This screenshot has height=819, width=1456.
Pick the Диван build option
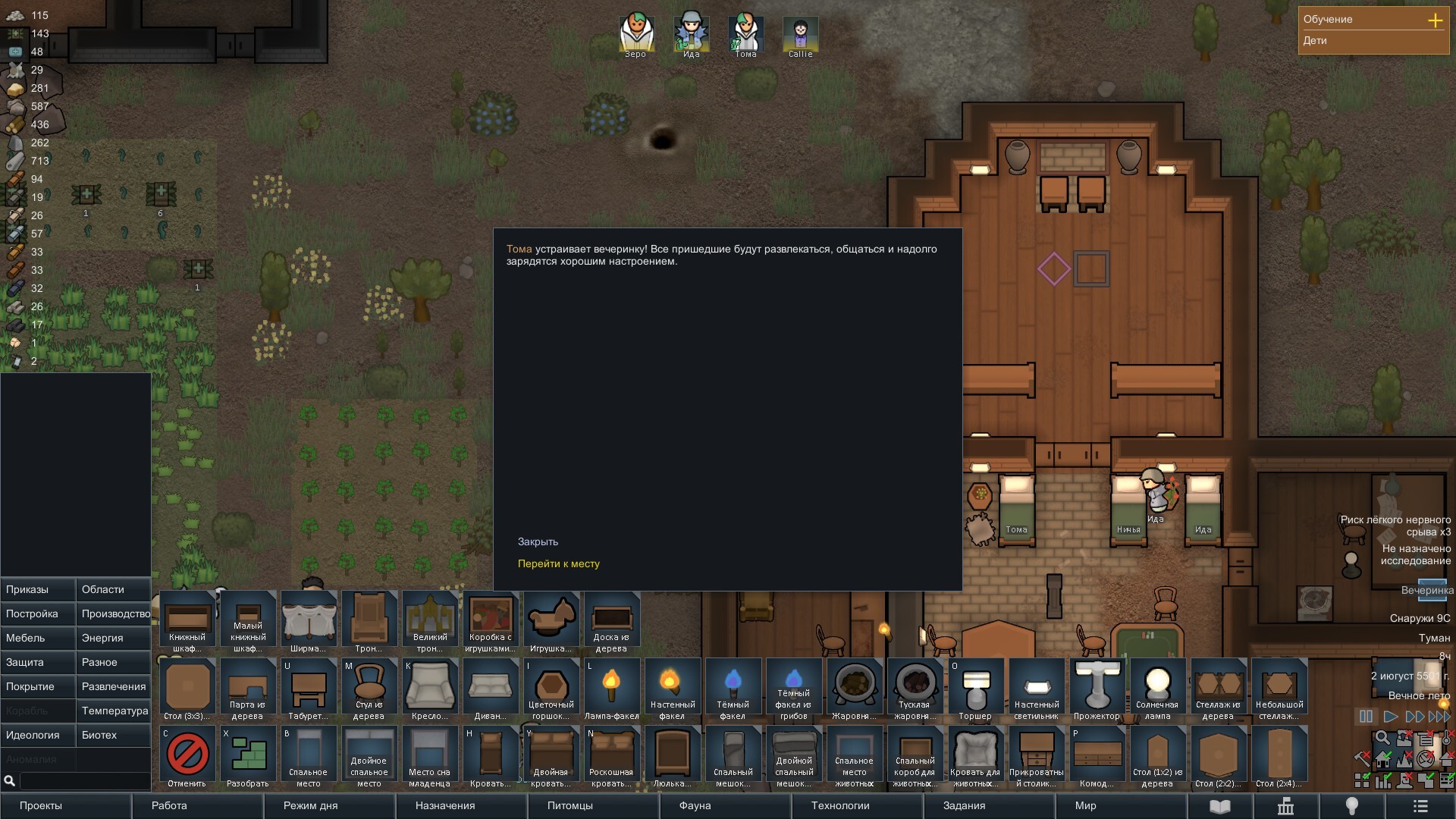point(490,689)
